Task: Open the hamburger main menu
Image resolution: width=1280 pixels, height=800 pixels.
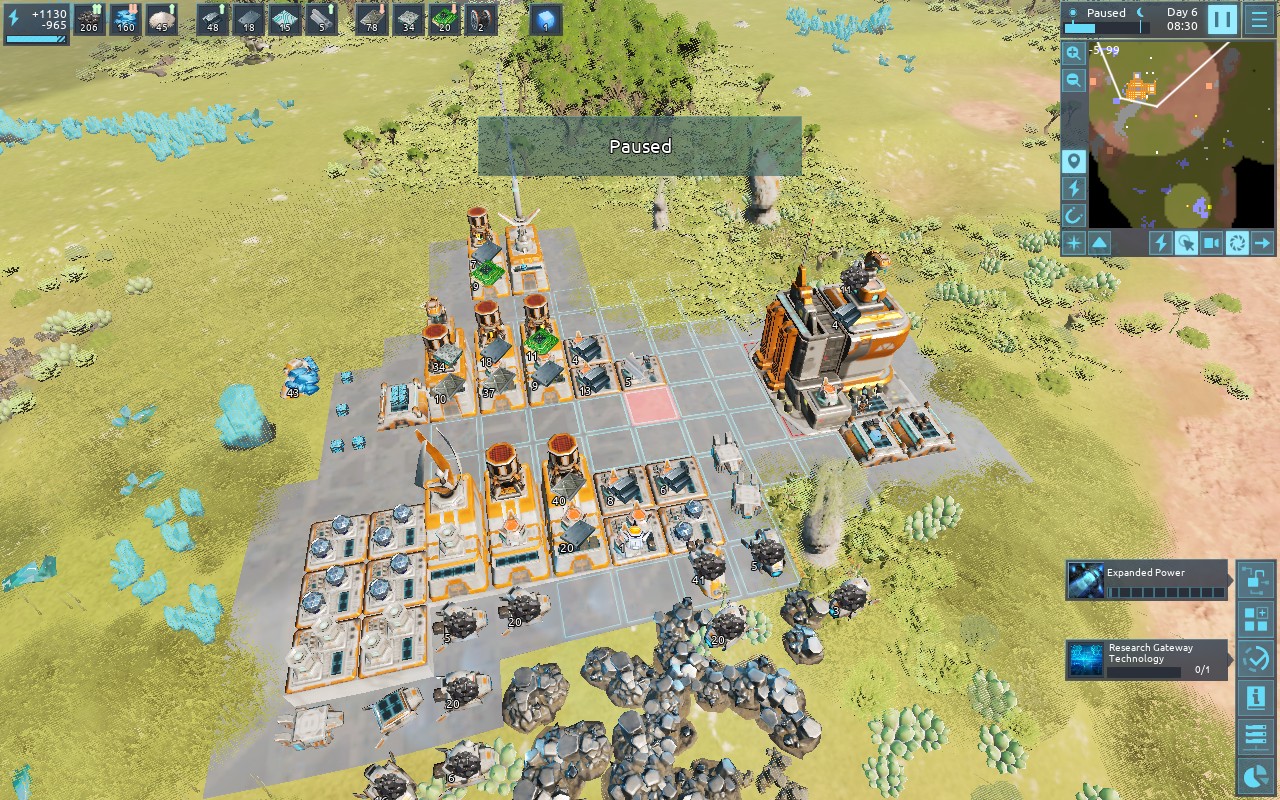Action: [x=1258, y=19]
